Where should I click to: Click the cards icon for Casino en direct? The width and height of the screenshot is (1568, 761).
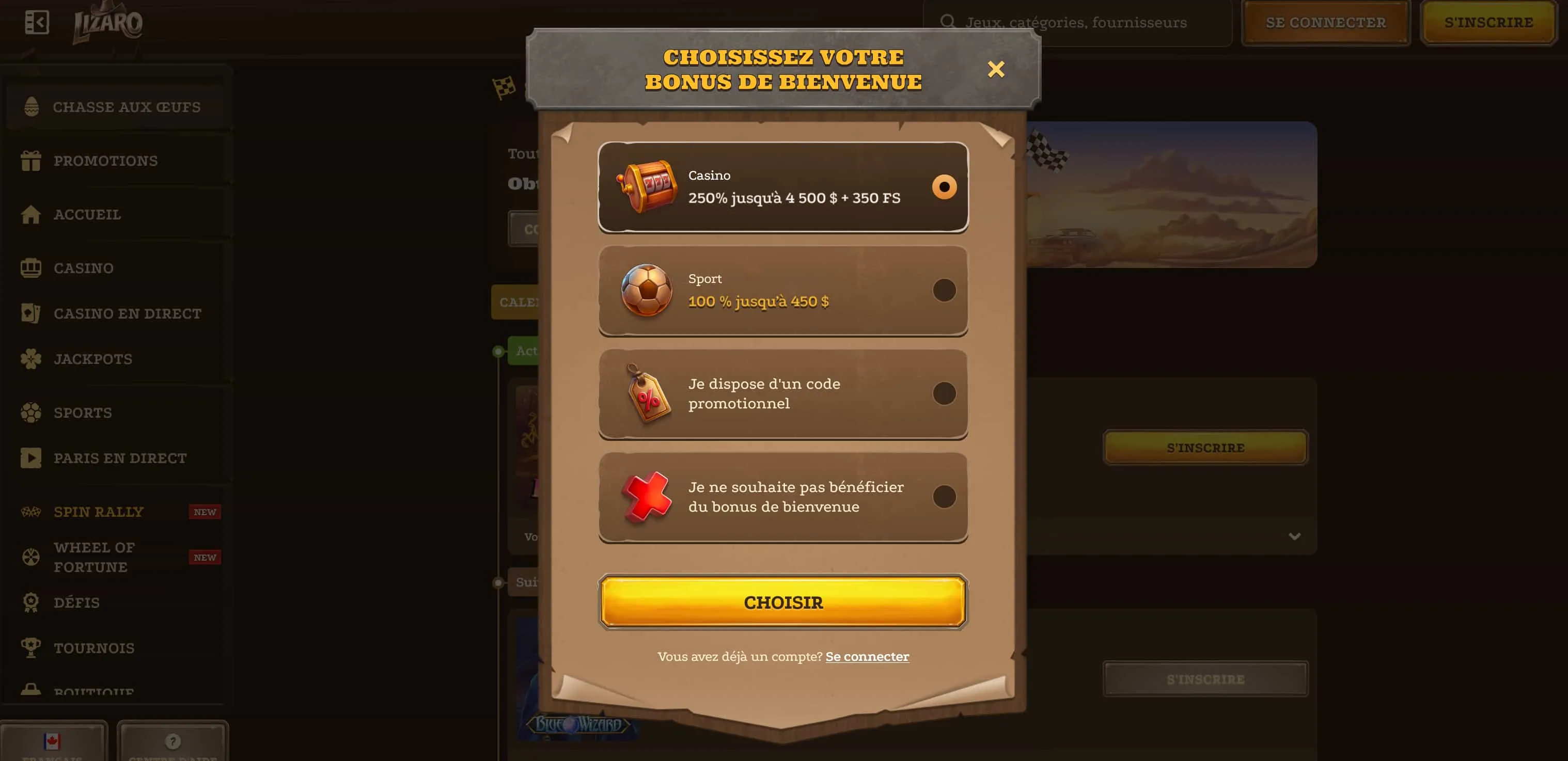click(x=32, y=313)
